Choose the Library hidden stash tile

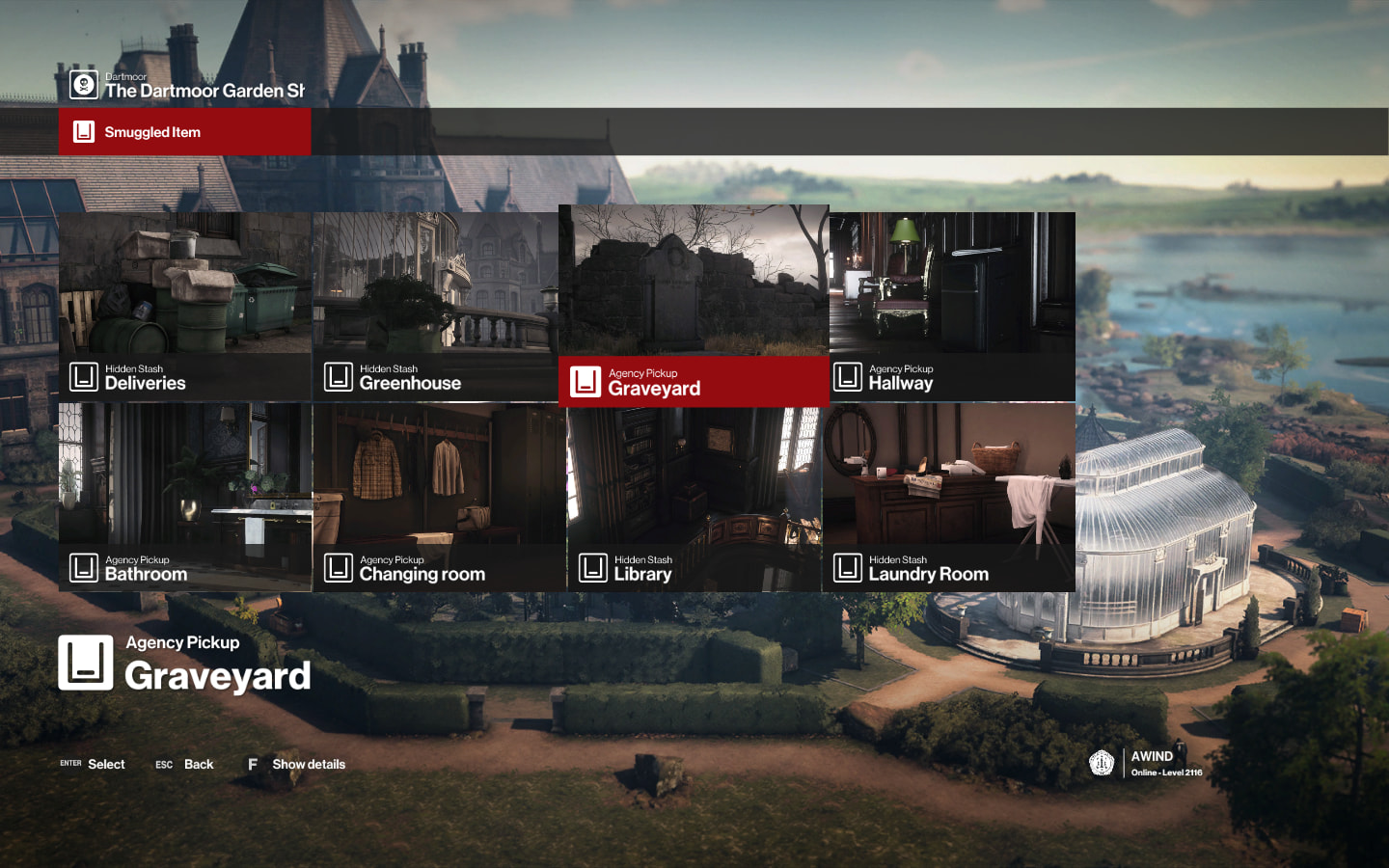coord(694,497)
